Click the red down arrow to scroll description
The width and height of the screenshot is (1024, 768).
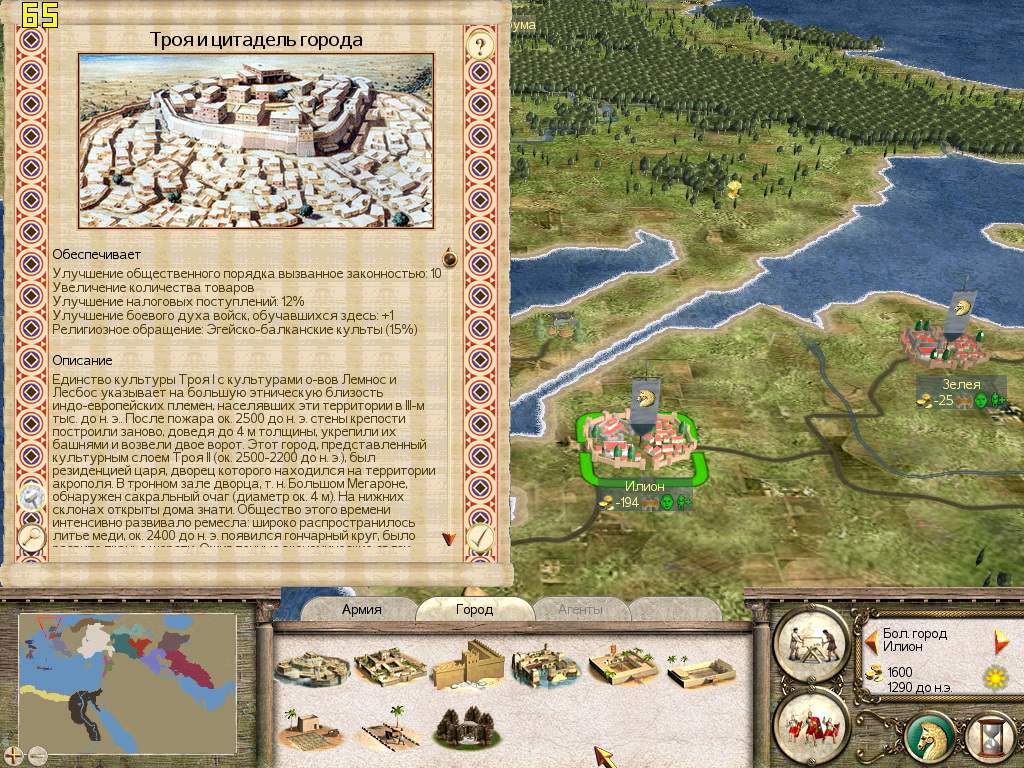[449, 538]
